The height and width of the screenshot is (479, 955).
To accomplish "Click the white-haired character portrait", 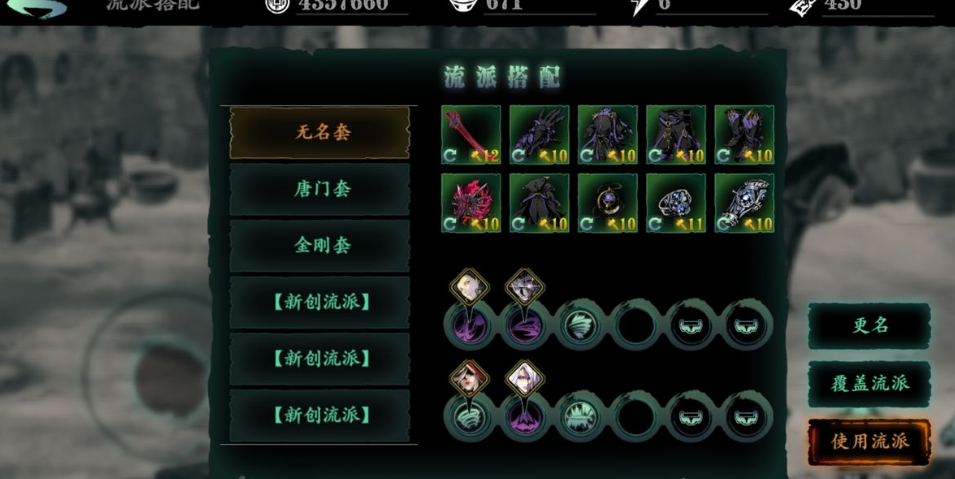I will click(x=526, y=378).
